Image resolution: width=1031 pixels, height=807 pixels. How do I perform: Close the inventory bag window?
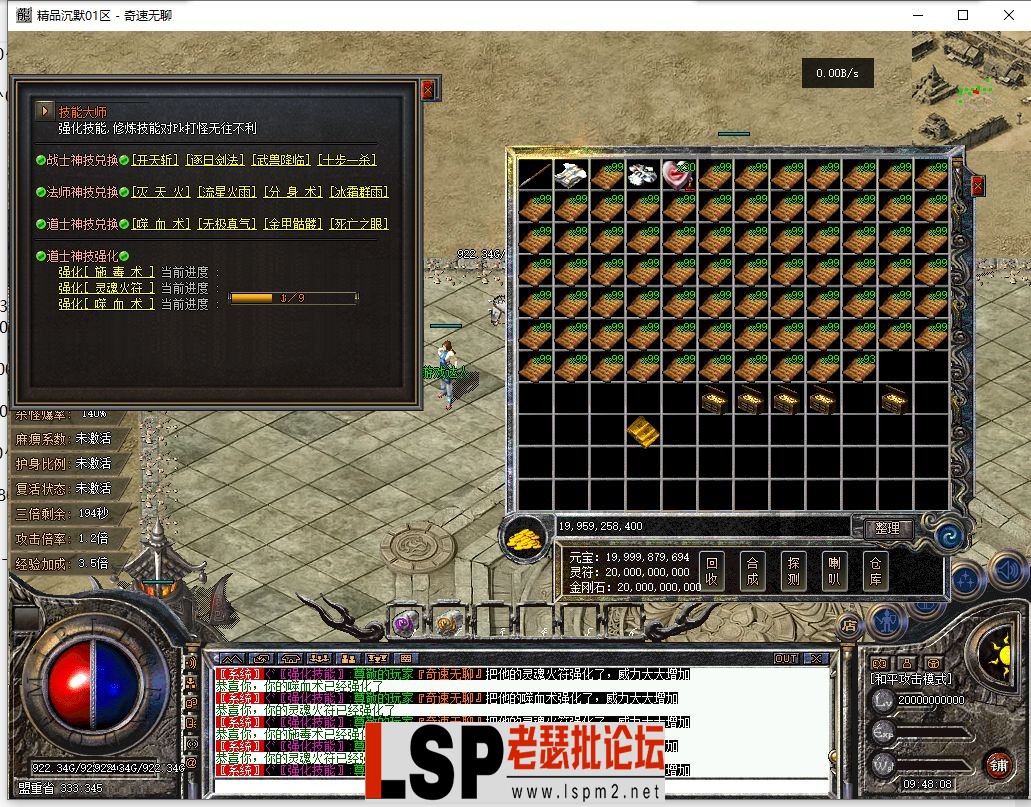(x=977, y=185)
